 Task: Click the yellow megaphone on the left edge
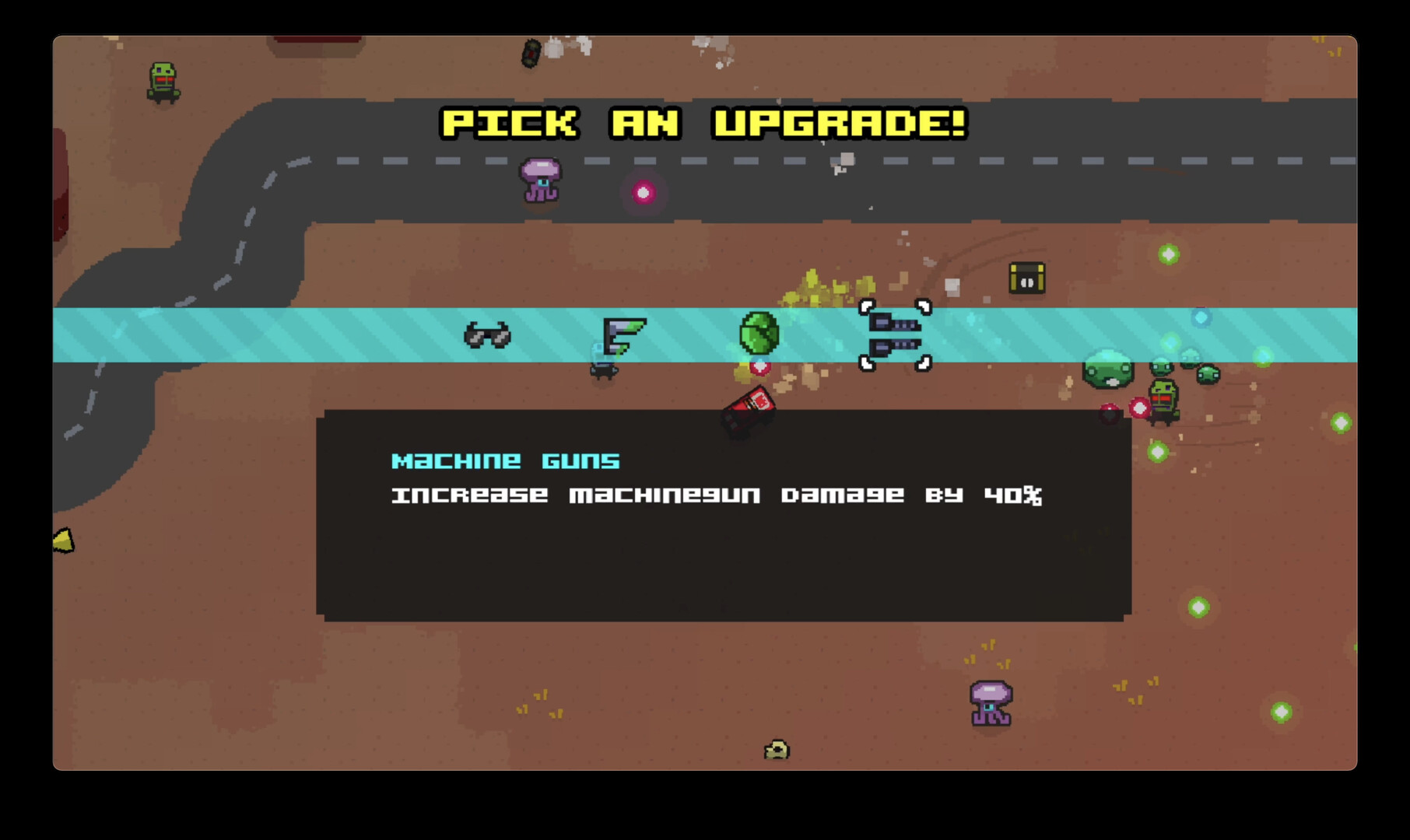62,539
